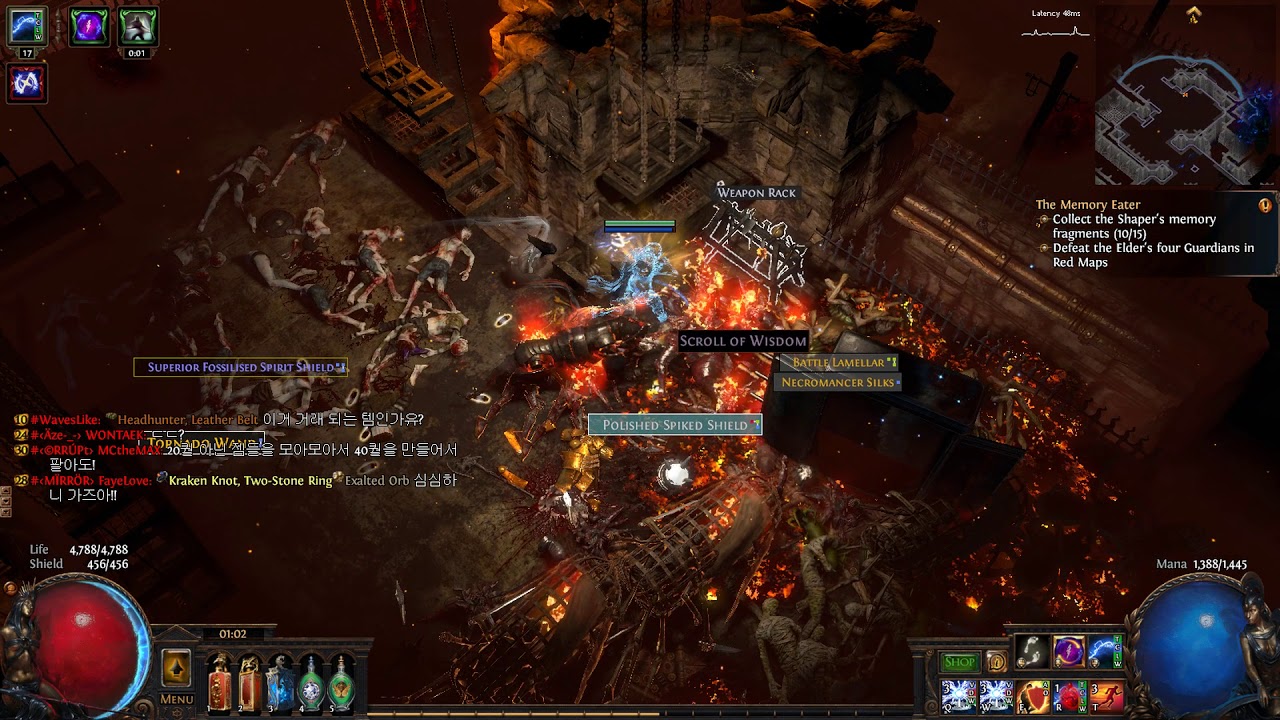The image size is (1280, 720).
Task: Click the round gold info icon beside Shop
Action: click(996, 662)
